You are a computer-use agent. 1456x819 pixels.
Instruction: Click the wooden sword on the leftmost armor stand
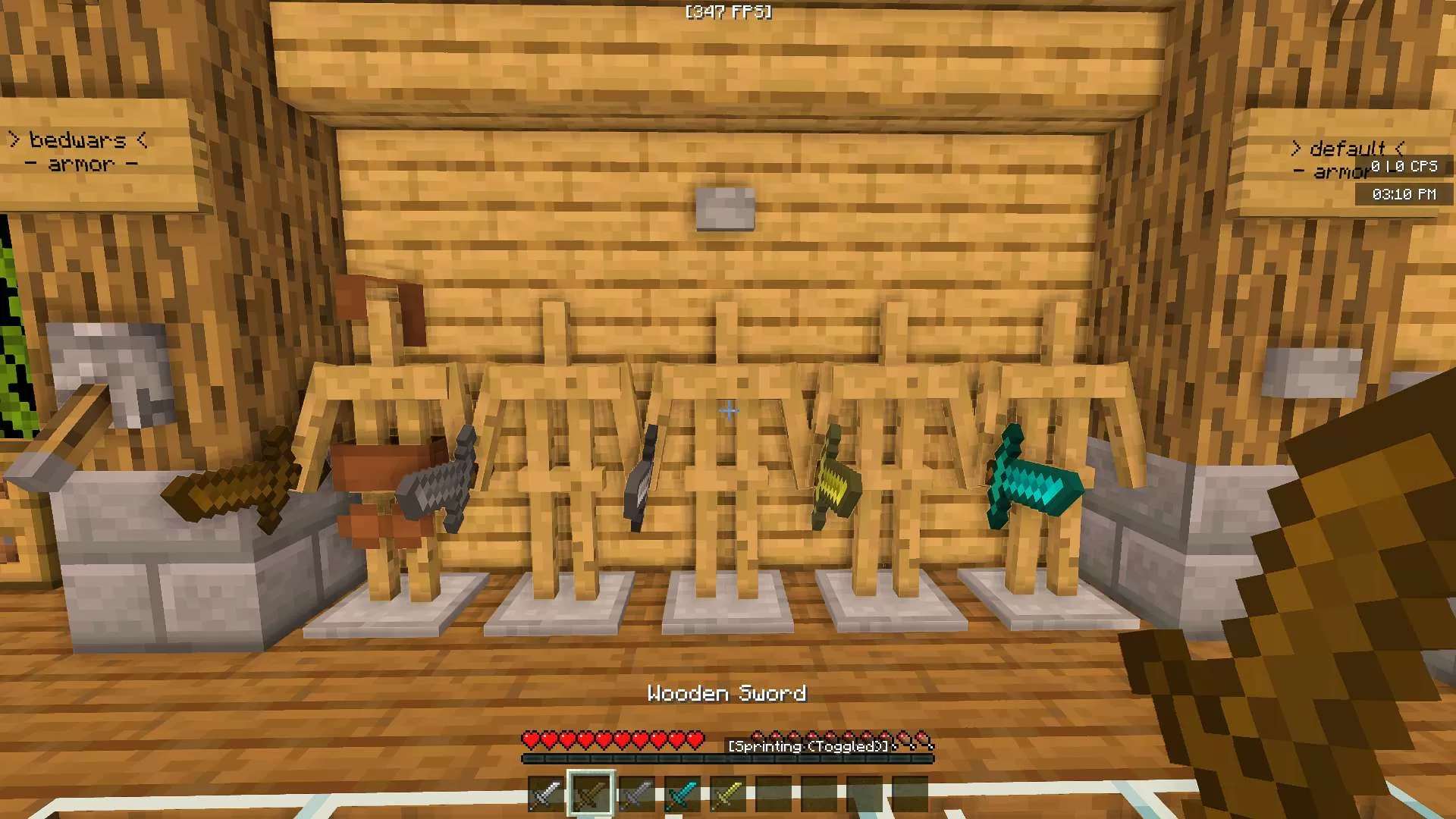click(227, 489)
